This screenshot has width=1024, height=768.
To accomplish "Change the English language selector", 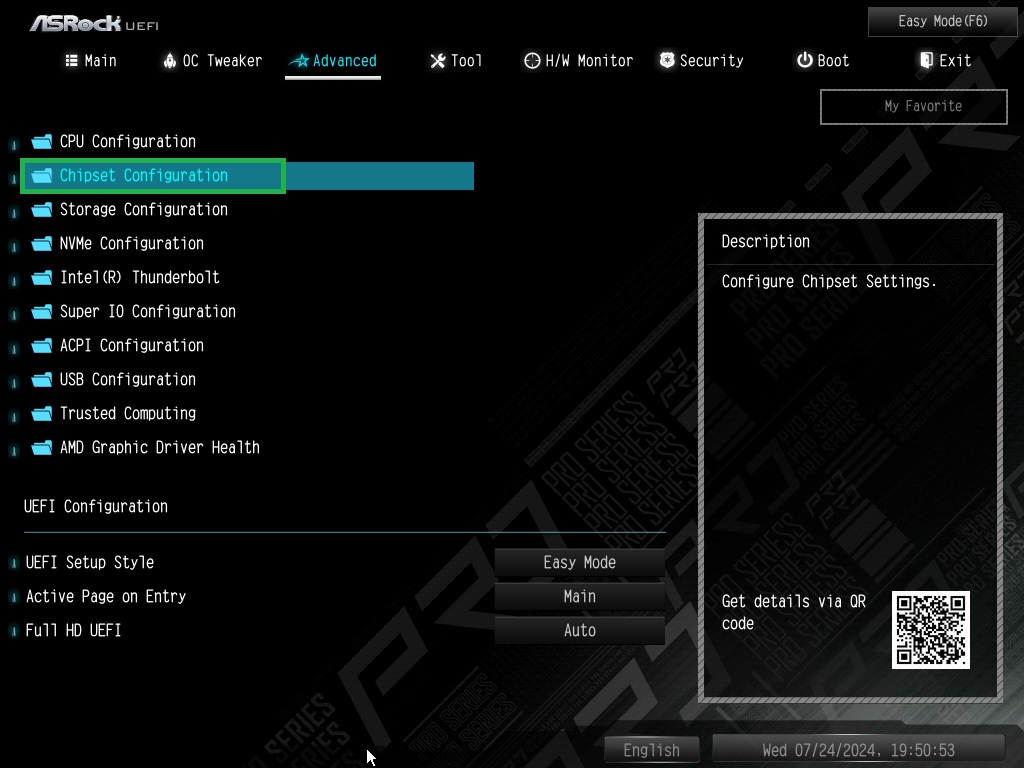I will coord(651,750).
